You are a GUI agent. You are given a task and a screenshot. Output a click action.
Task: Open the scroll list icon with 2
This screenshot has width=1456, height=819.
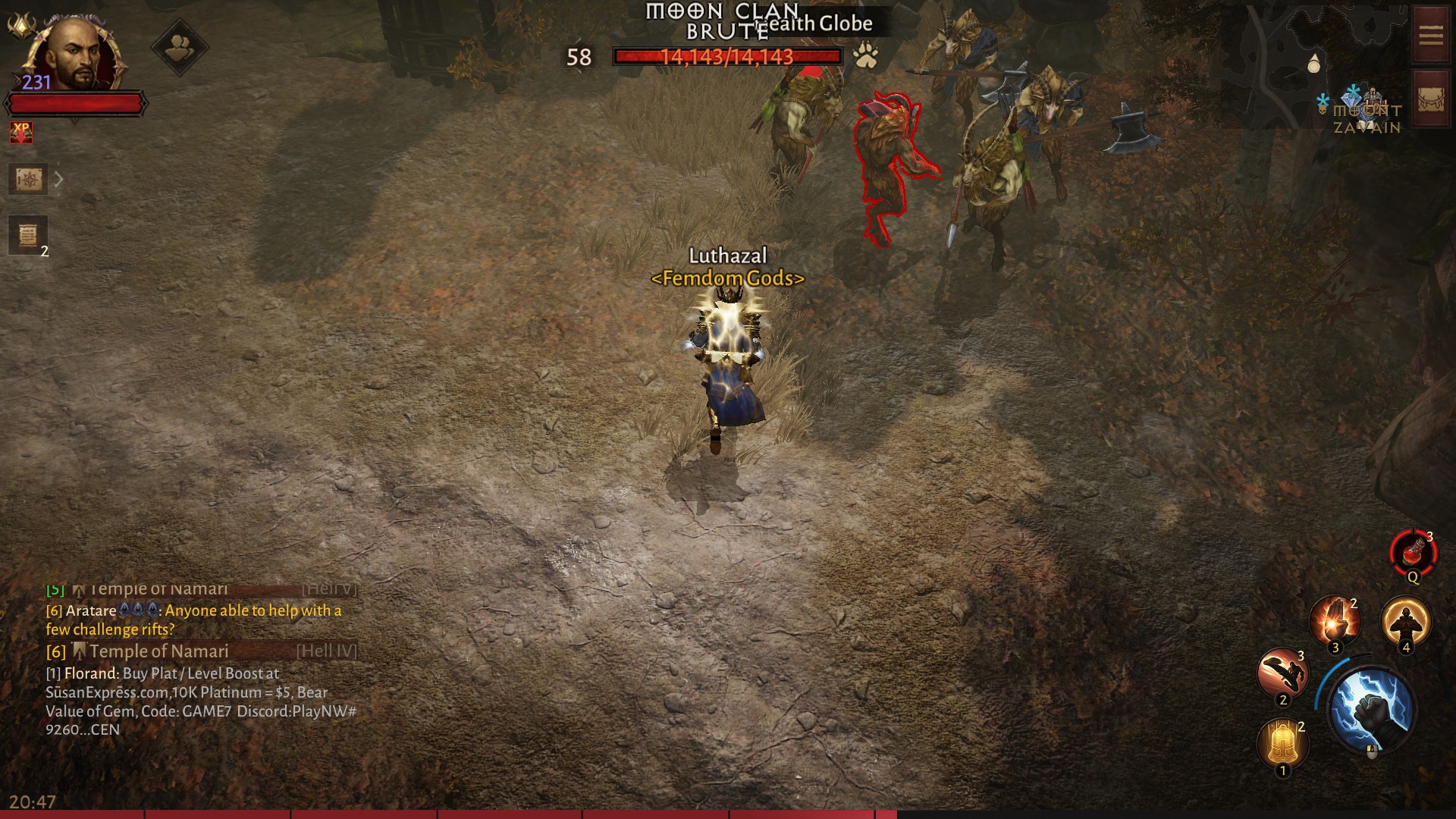(x=28, y=235)
